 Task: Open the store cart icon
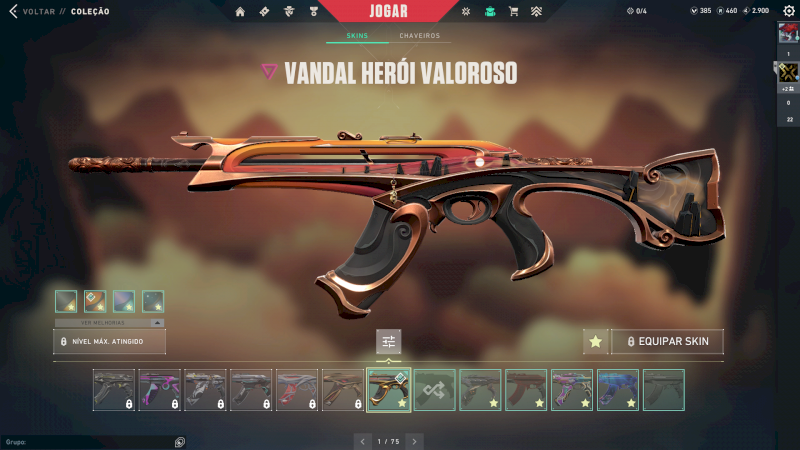(514, 11)
